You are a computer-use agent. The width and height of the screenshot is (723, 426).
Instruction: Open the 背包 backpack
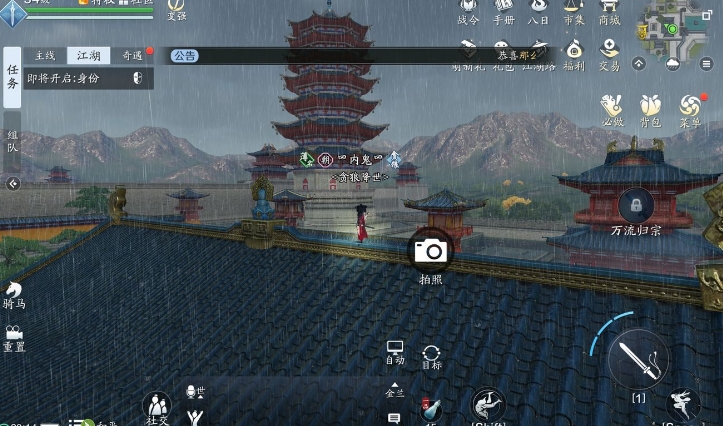(650, 108)
